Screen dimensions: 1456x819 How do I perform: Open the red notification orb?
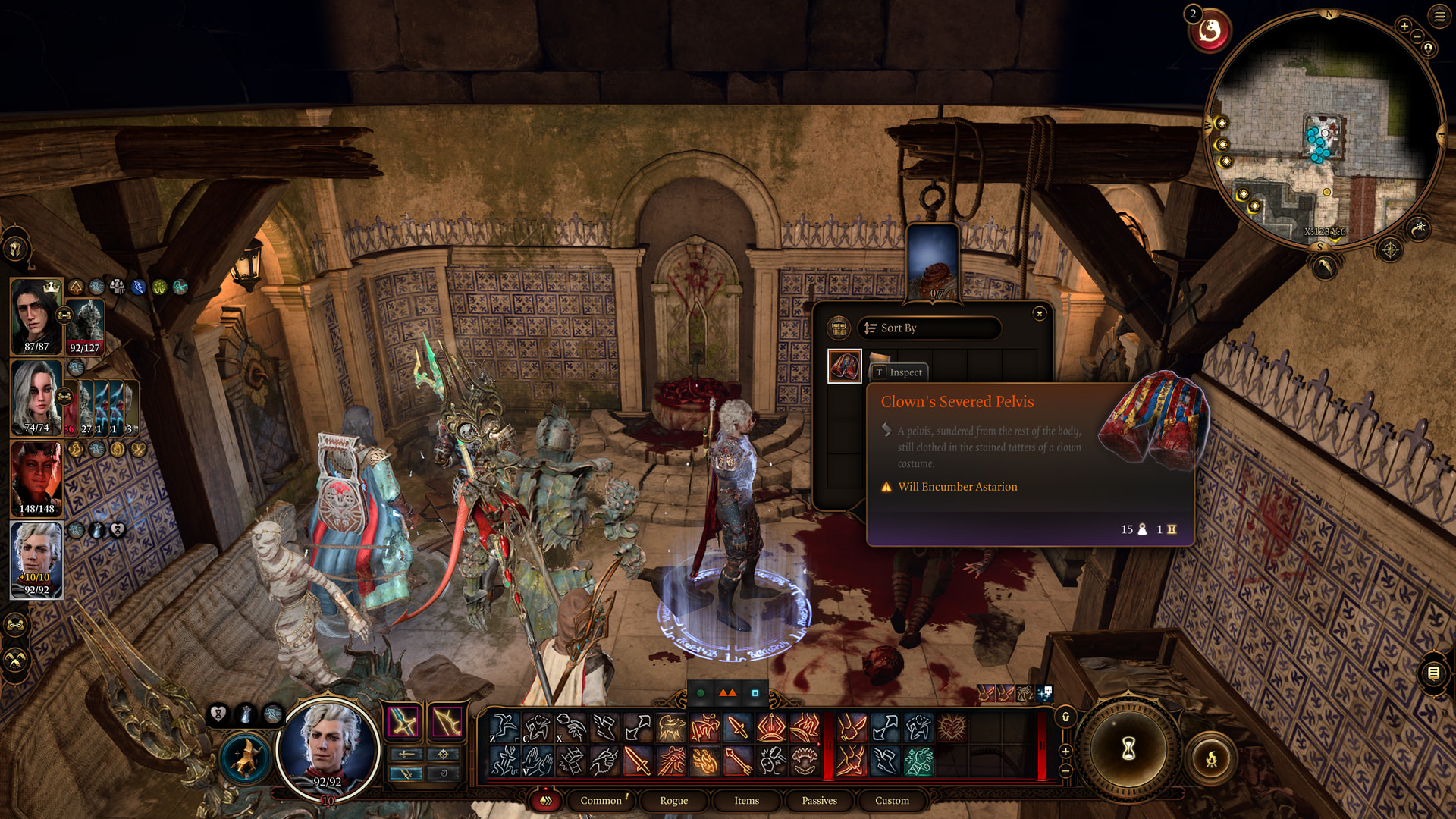click(1210, 32)
